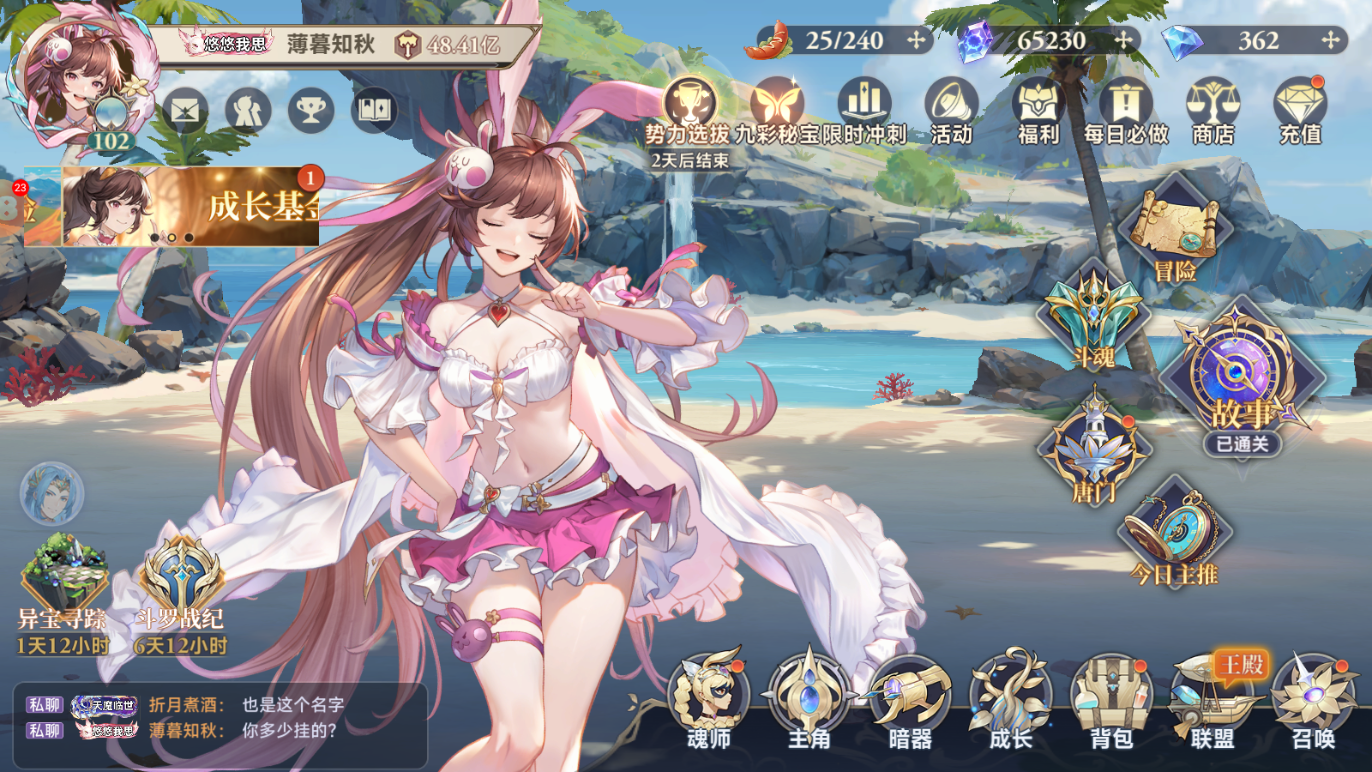Tap the 成长基金 growth fund banner
The height and width of the screenshot is (772, 1372).
coord(192,206)
